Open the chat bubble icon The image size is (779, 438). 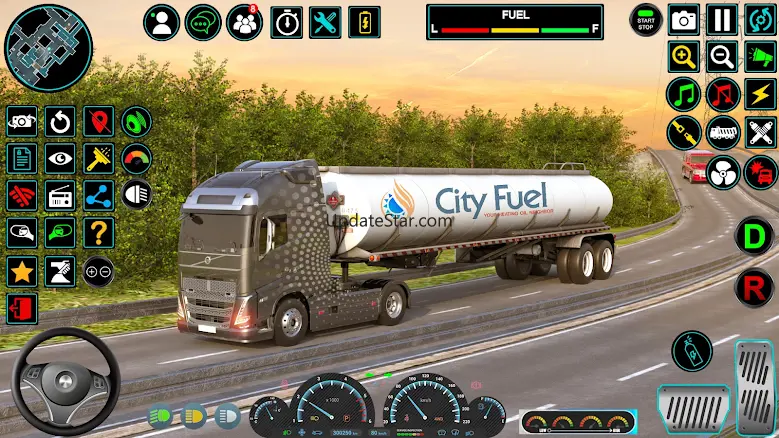click(x=203, y=22)
